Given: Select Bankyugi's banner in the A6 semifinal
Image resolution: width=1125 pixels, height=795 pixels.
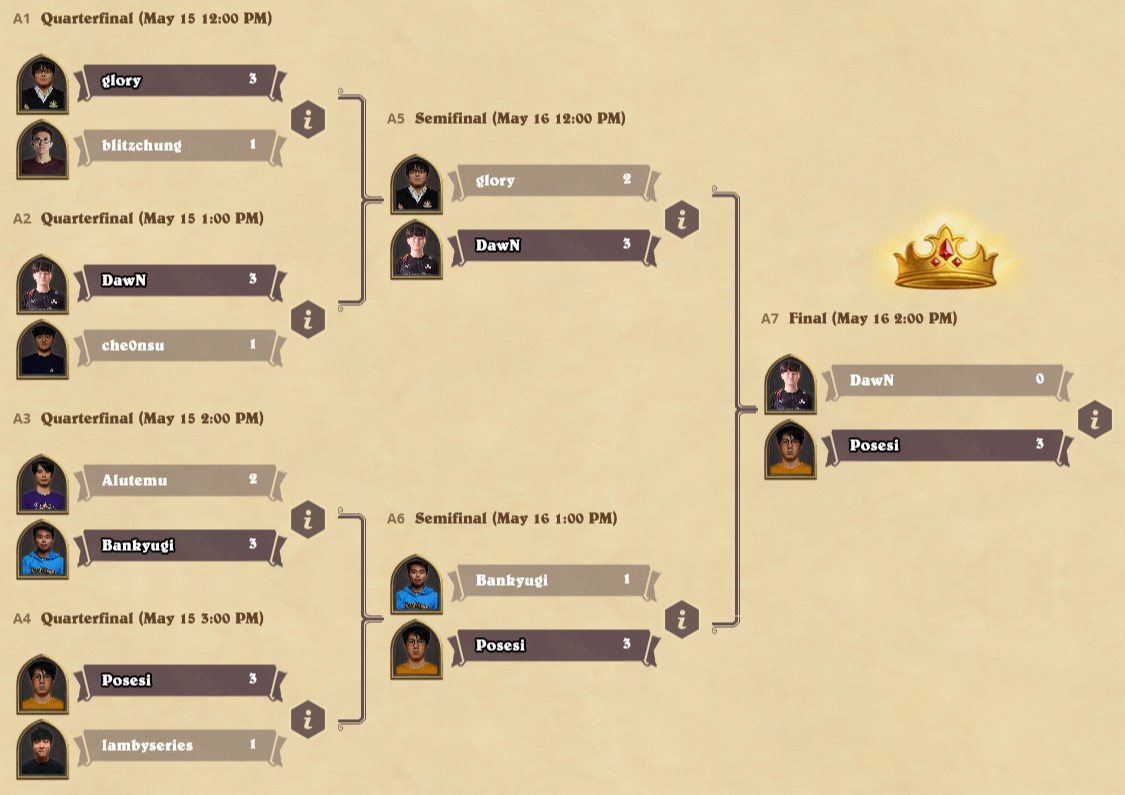Looking at the screenshot, I should tap(552, 581).
